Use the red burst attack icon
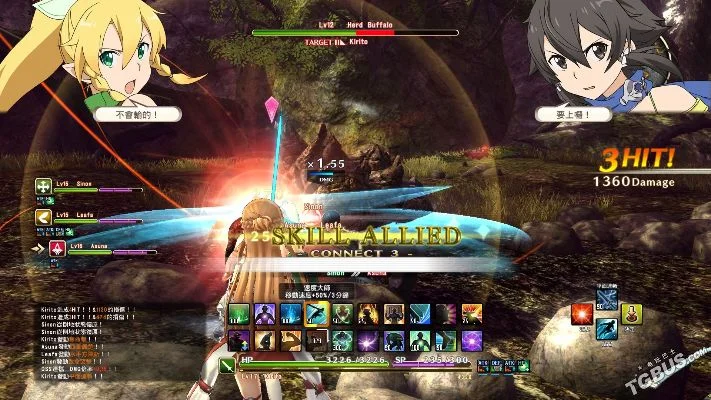The image size is (711, 400). [x=580, y=316]
